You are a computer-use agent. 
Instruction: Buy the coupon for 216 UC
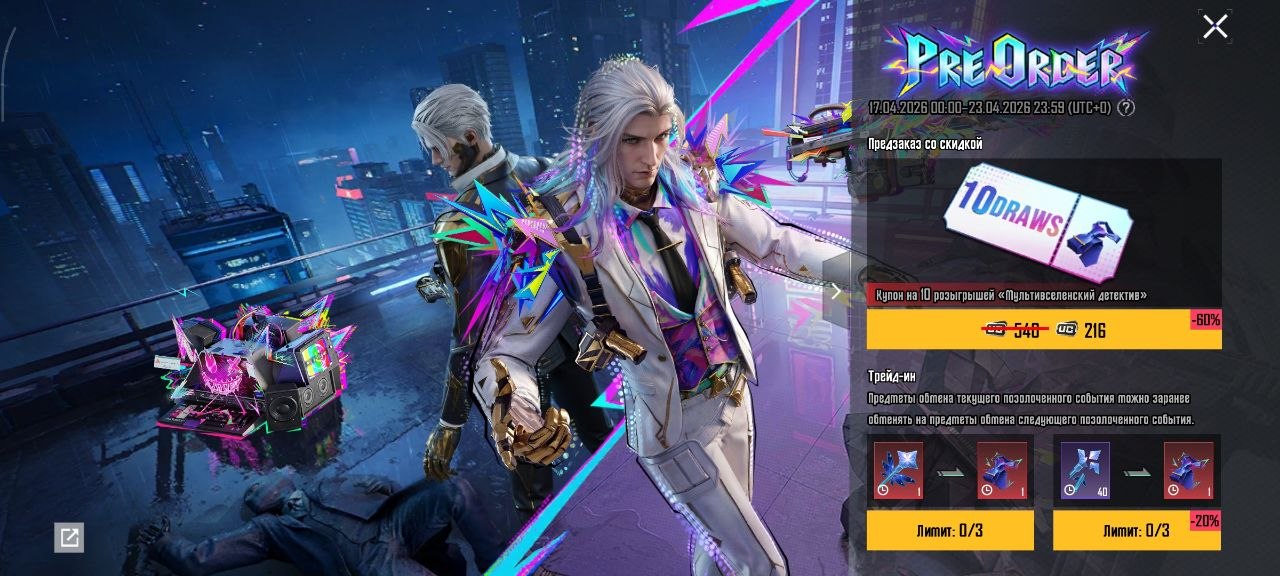click(x=1043, y=329)
